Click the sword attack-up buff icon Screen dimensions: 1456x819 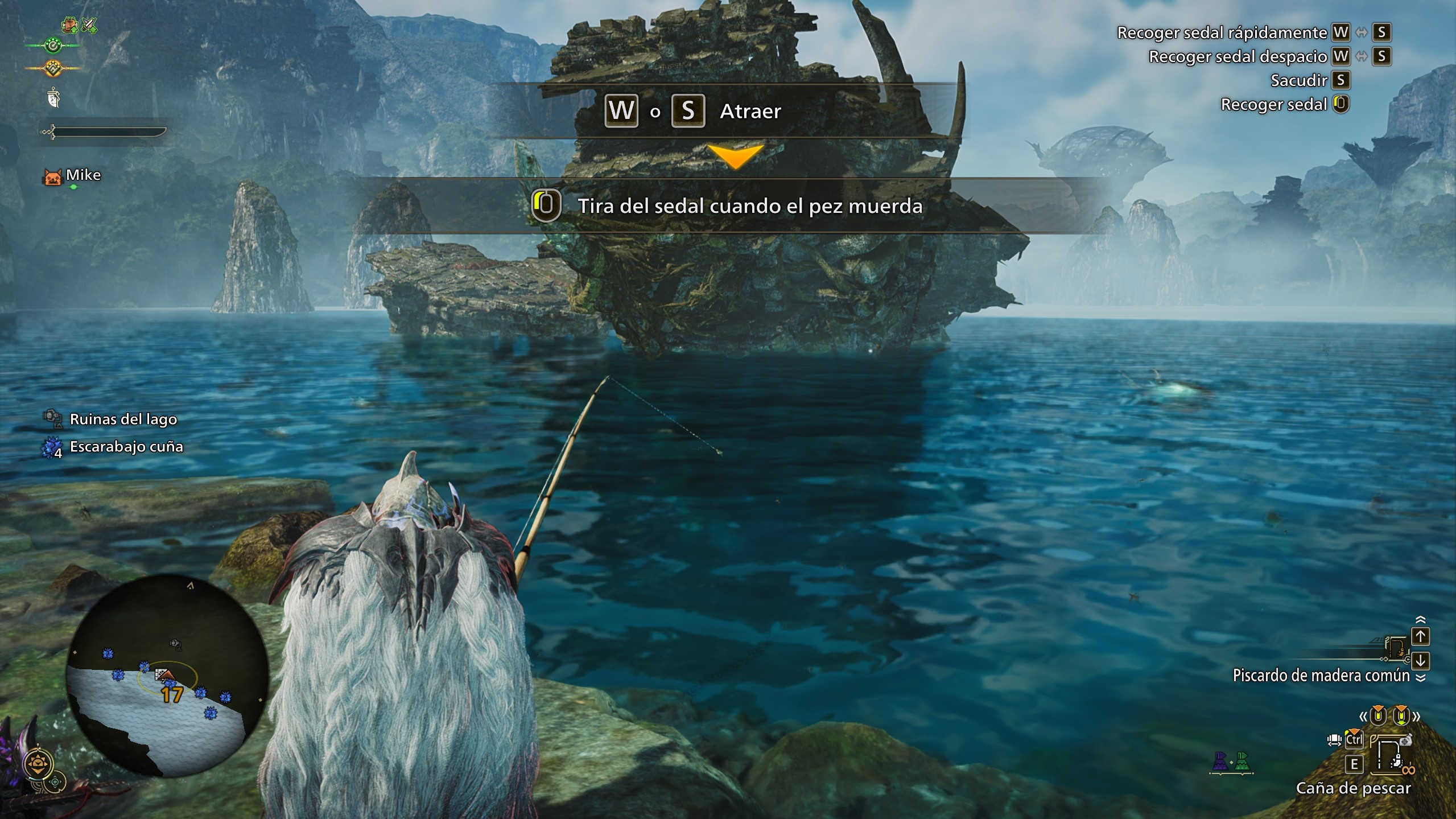tap(89, 25)
